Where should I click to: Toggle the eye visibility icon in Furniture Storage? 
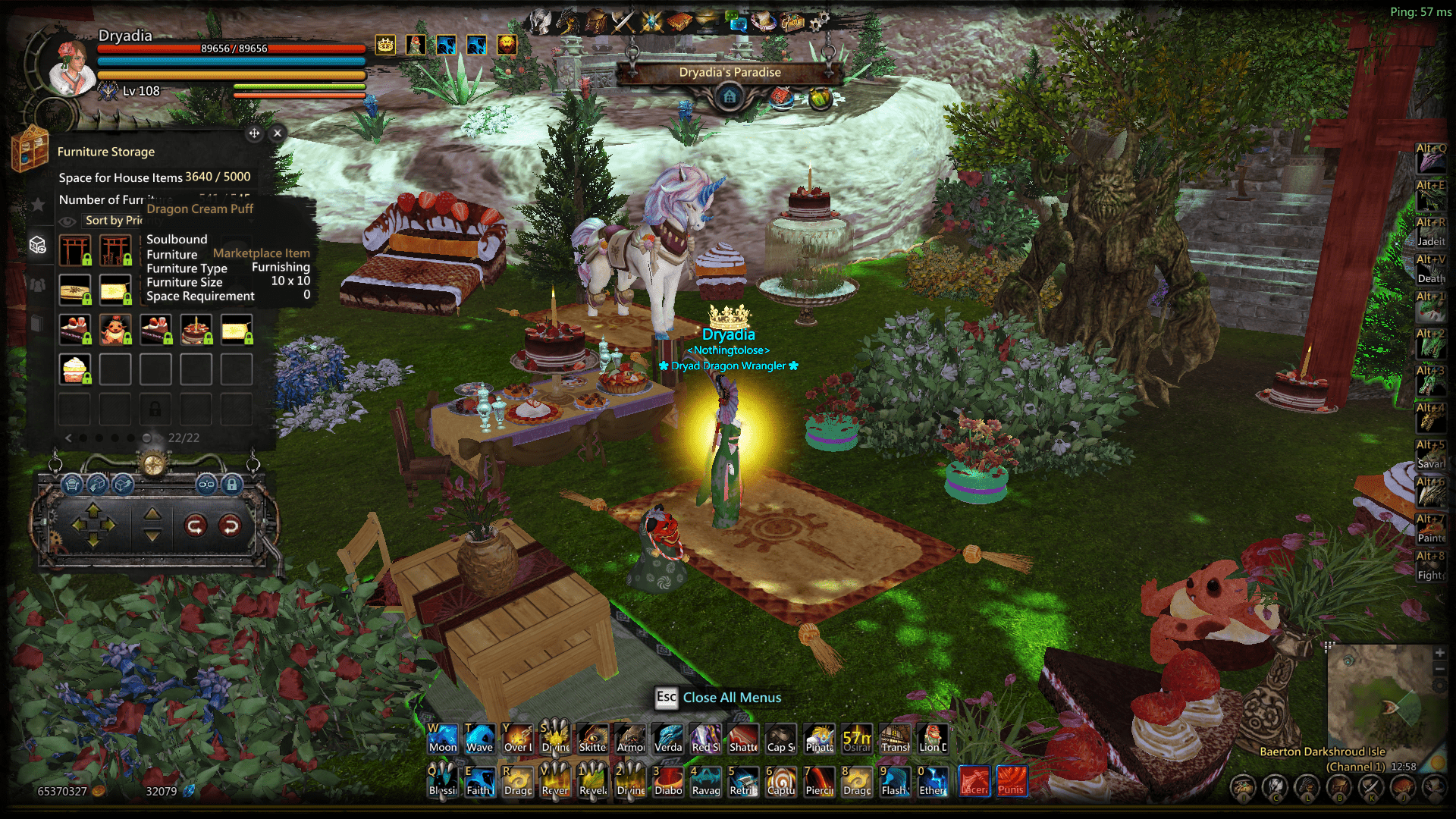click(x=67, y=221)
